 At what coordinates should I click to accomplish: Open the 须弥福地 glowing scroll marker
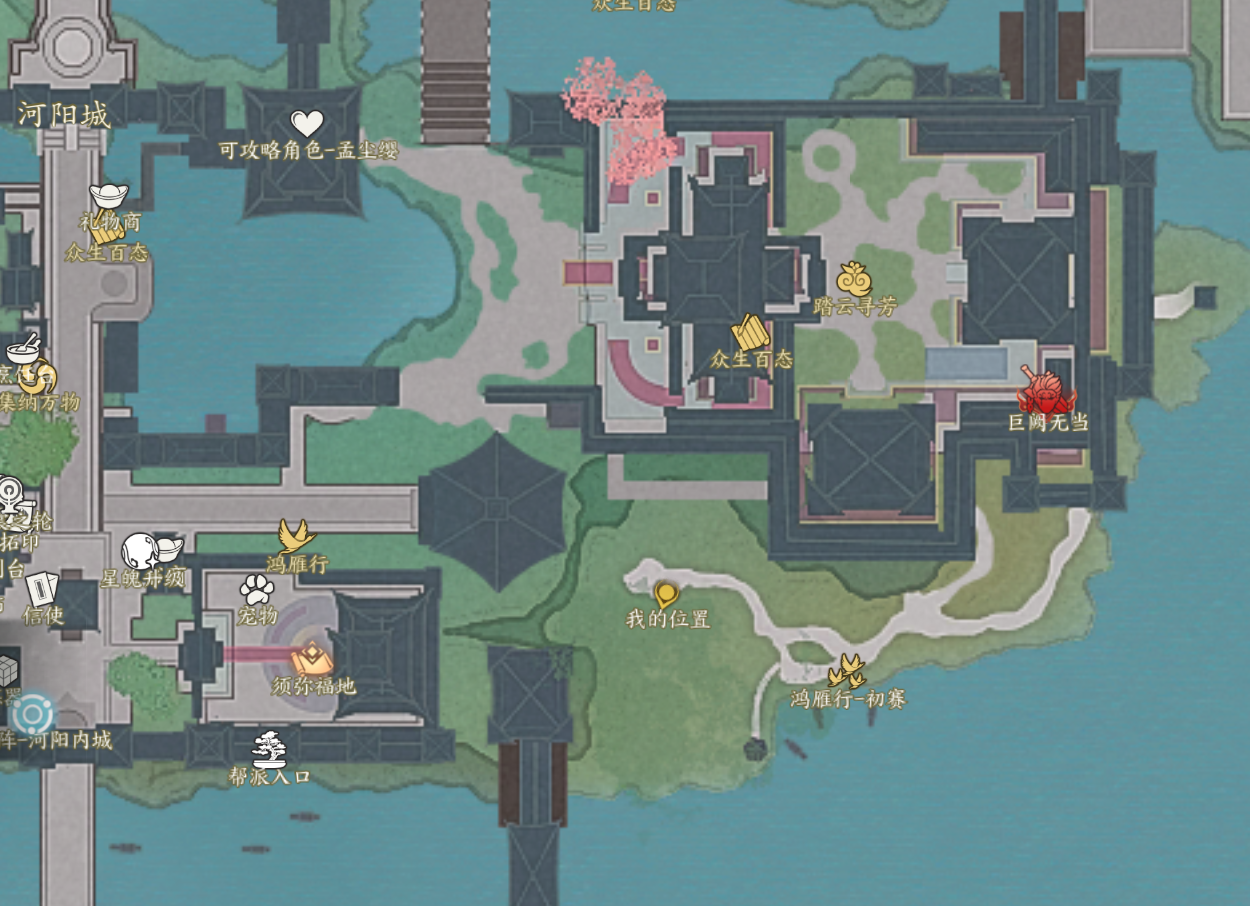[312, 658]
